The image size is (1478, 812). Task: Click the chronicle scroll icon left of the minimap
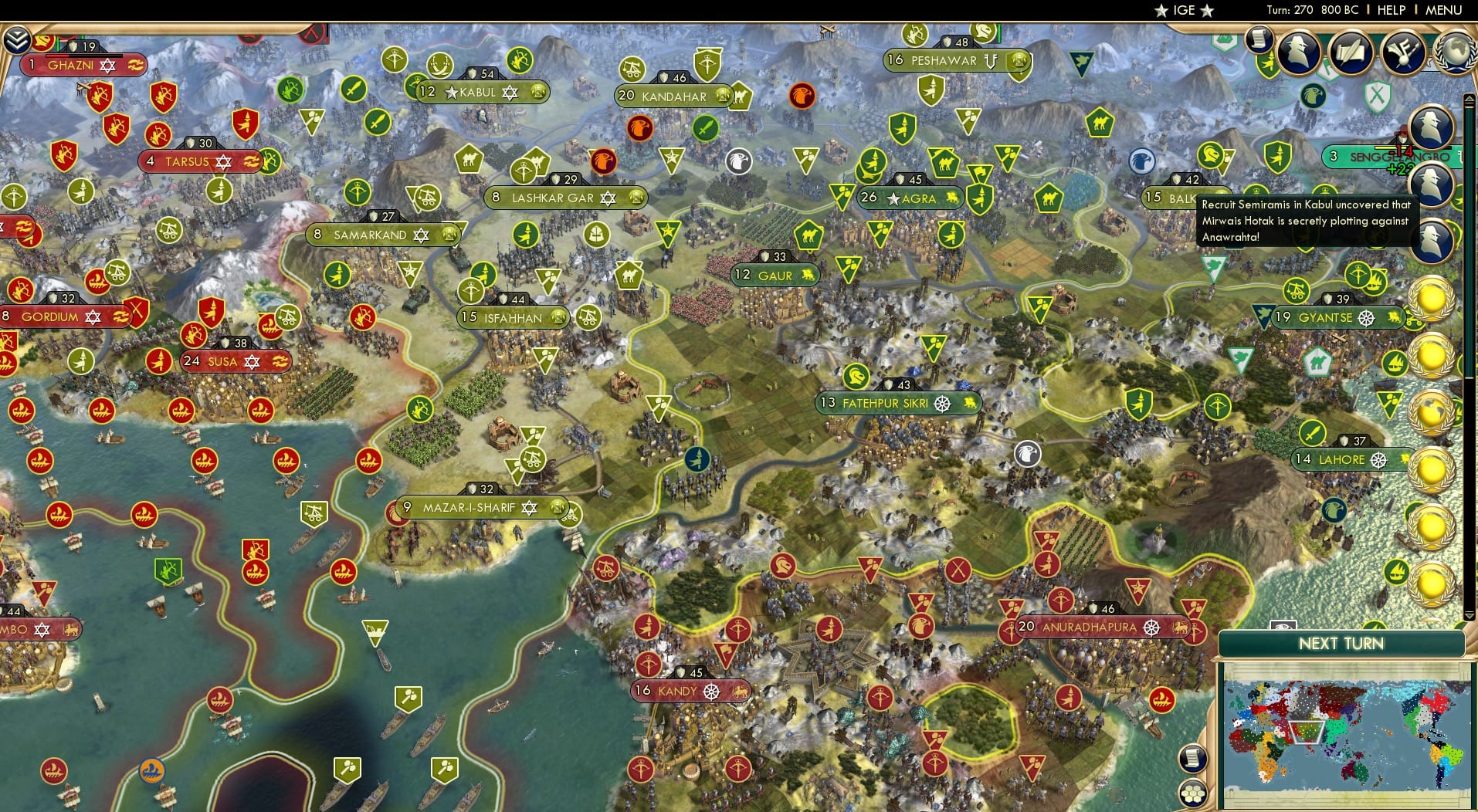1192,759
